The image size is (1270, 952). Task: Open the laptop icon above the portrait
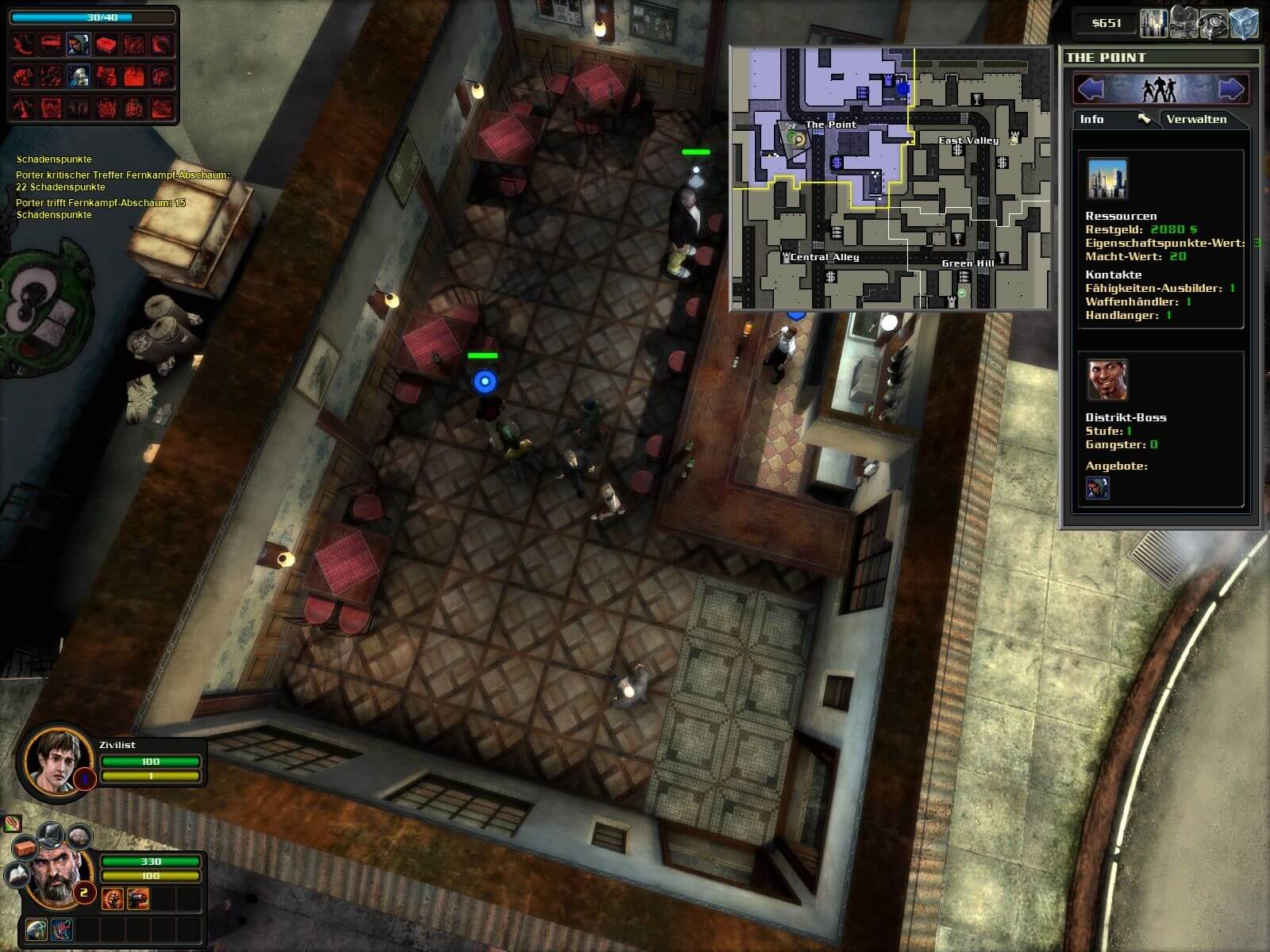tap(52, 833)
